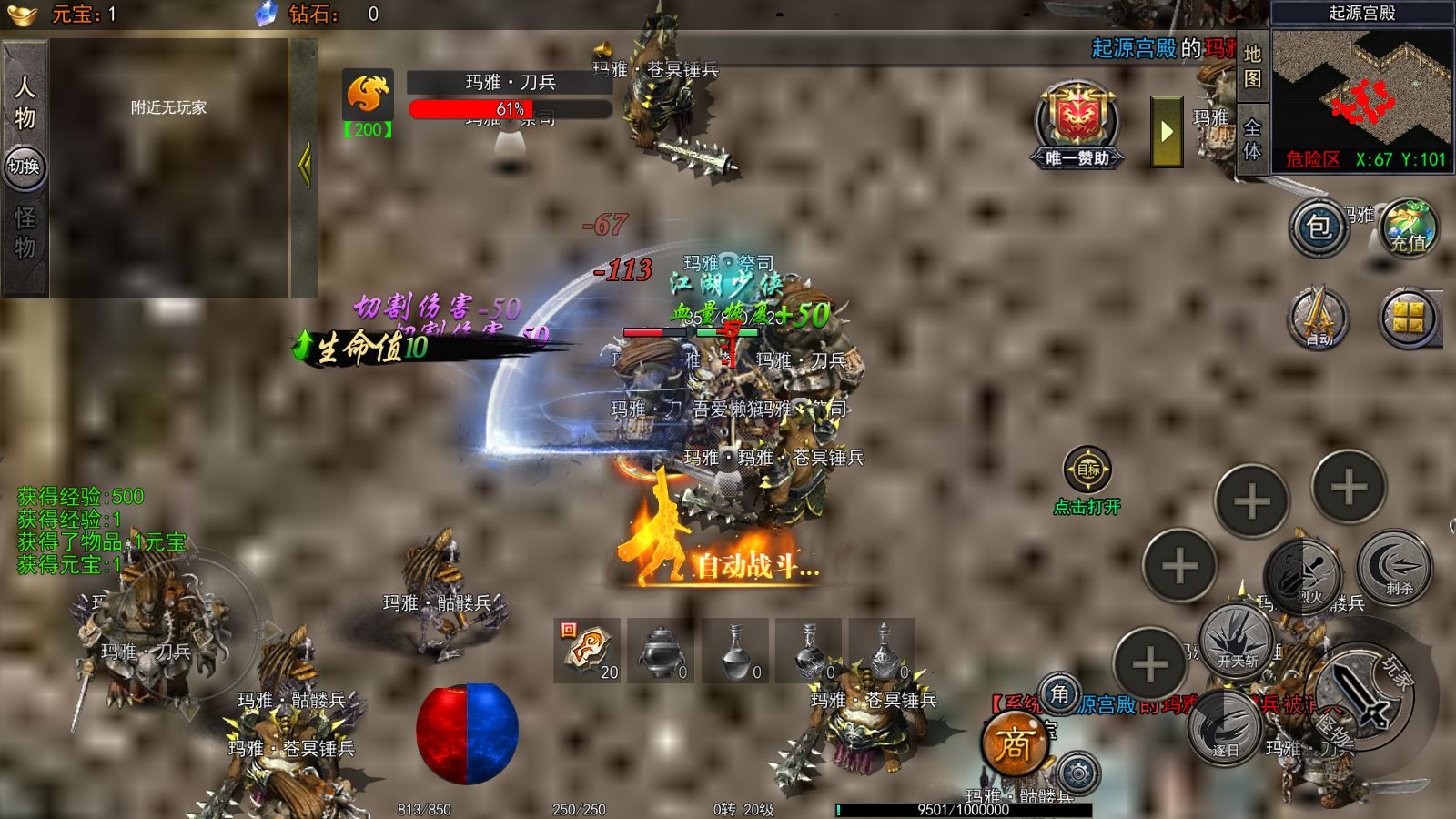
Task: Switch to the 人物 tab
Action: pyautogui.click(x=25, y=102)
